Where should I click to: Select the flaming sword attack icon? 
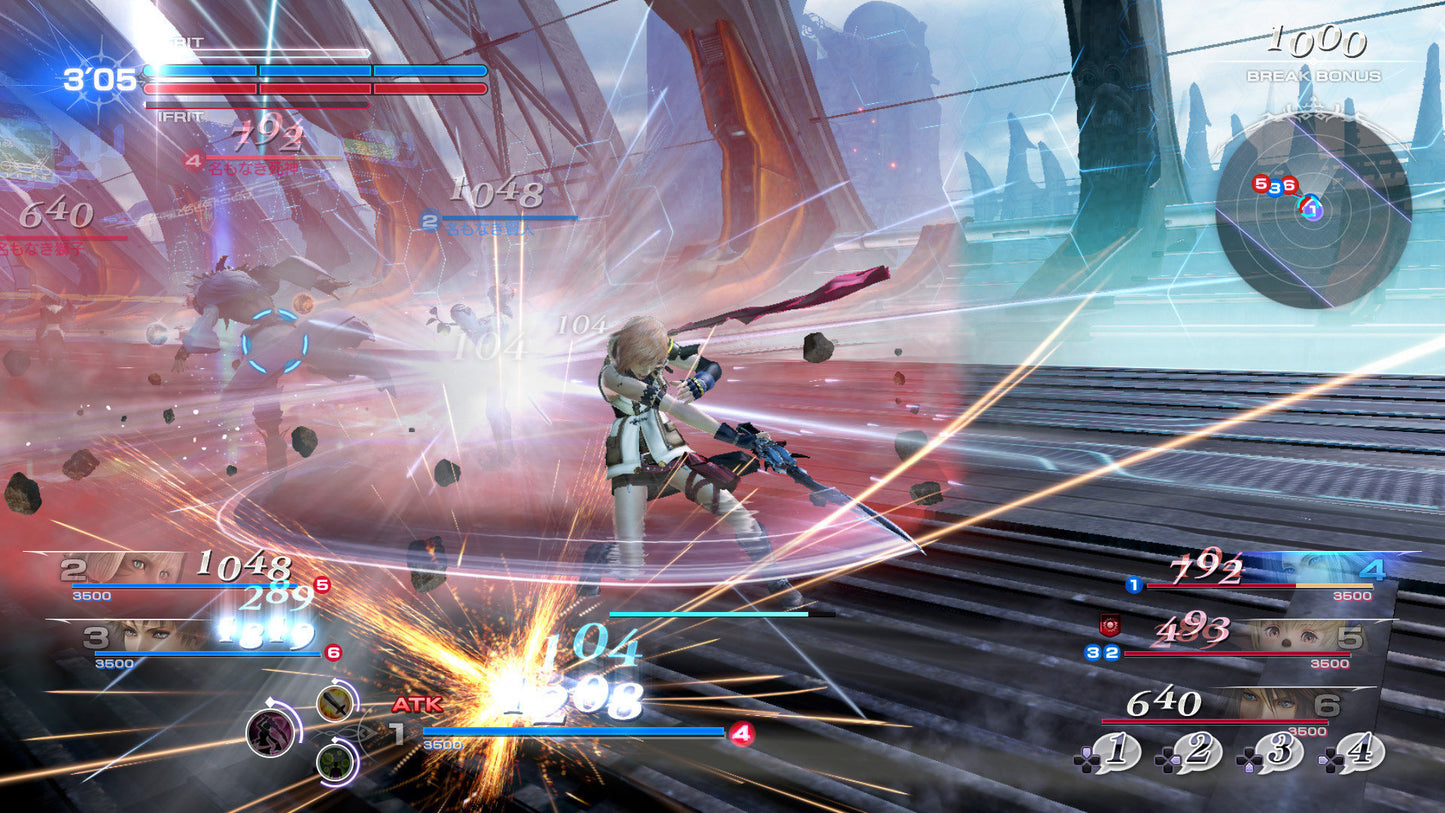point(333,704)
